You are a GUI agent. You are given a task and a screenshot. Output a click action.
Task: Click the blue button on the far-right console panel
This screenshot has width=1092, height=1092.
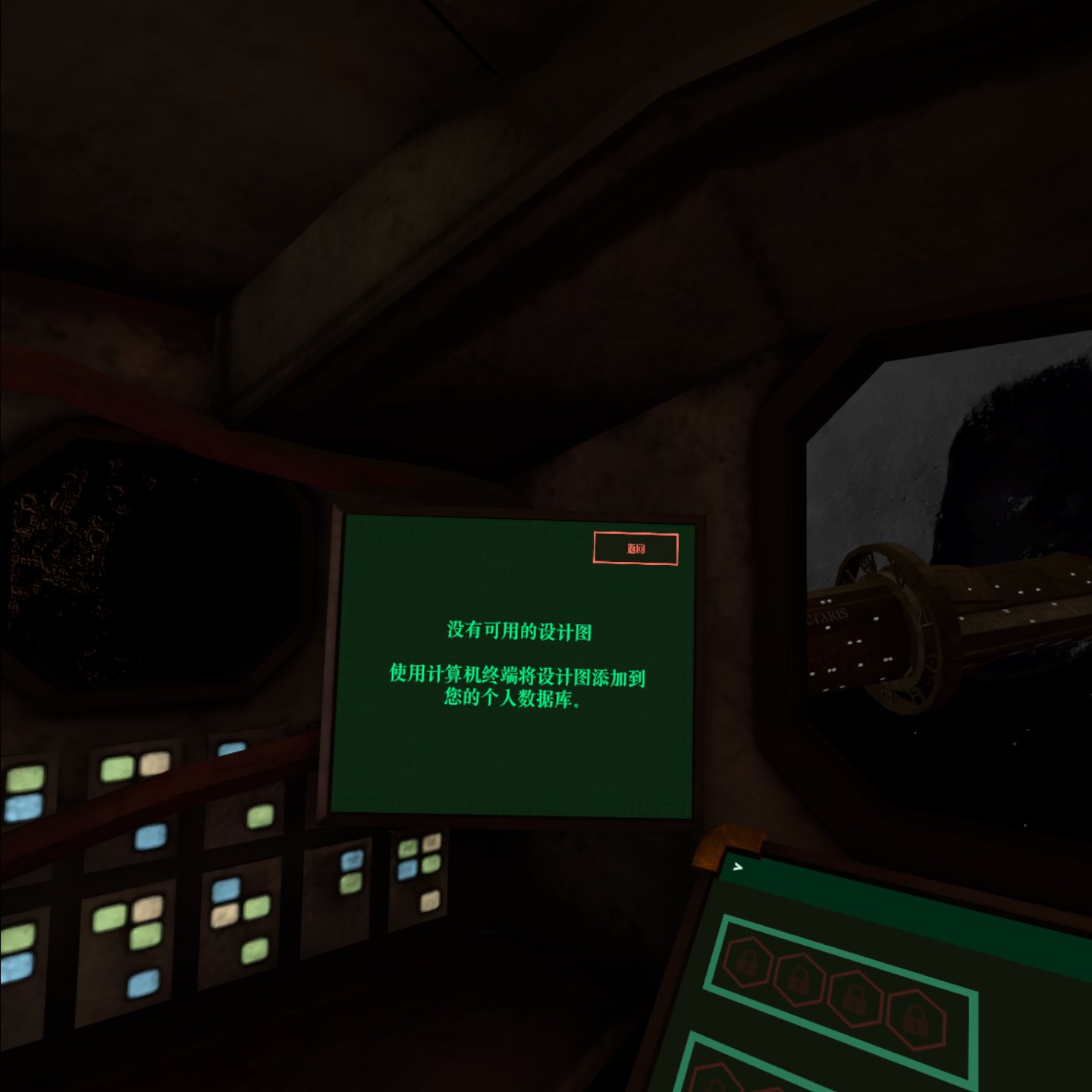pos(406,868)
